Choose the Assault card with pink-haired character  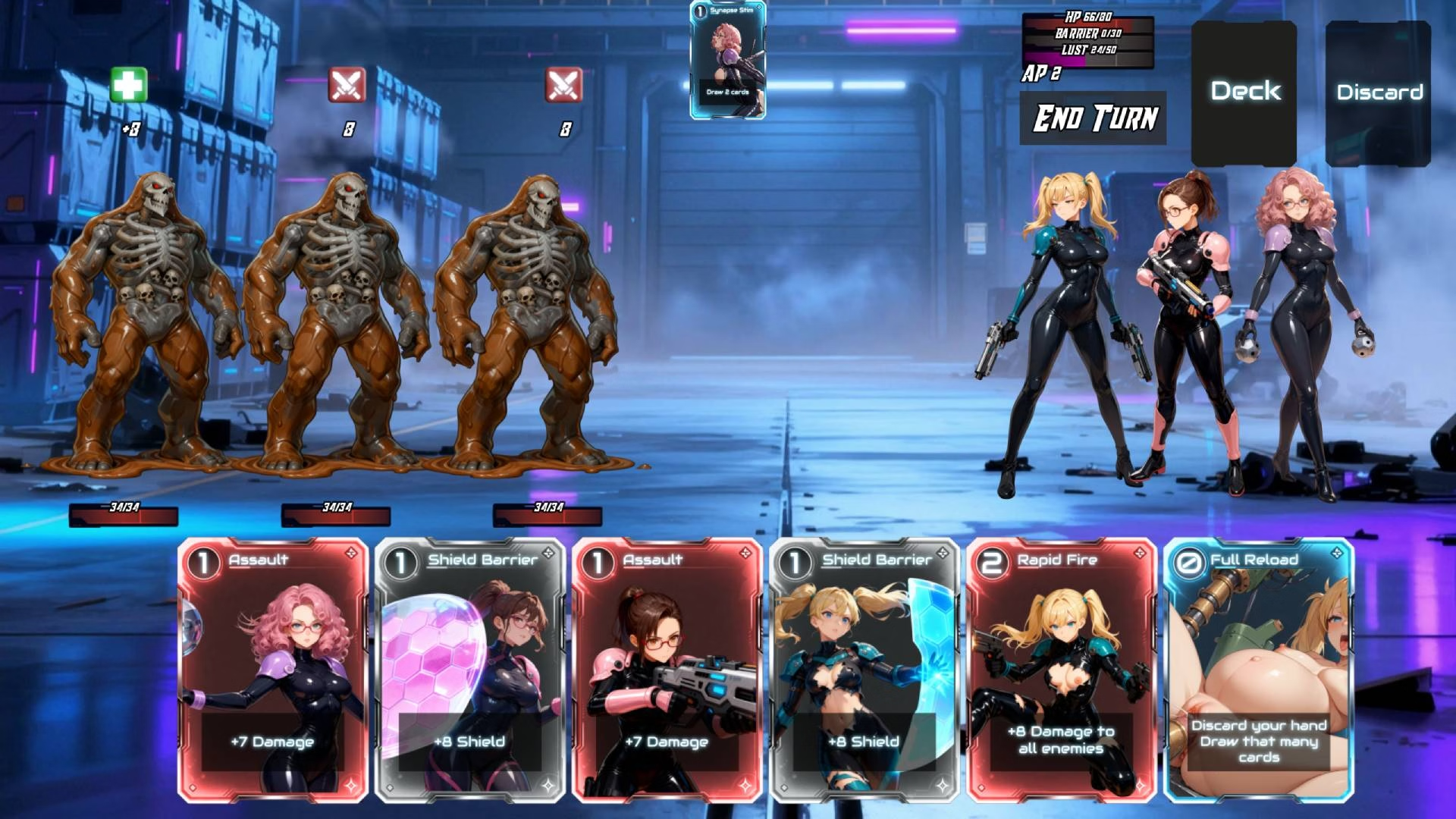[273, 670]
